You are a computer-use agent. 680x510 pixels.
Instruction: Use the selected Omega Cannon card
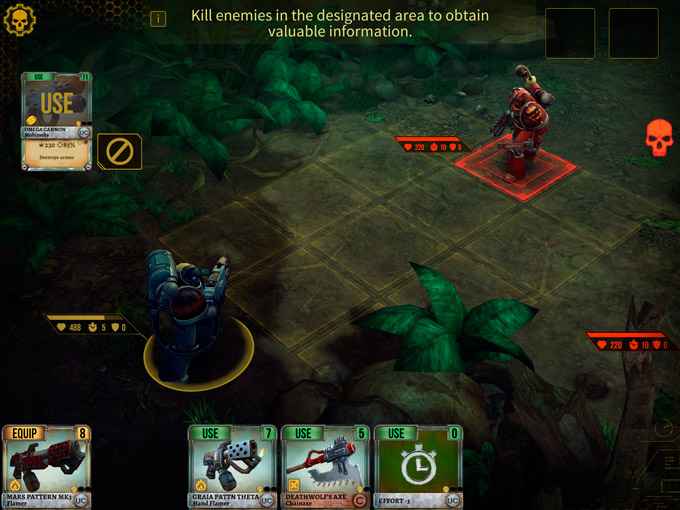click(57, 102)
